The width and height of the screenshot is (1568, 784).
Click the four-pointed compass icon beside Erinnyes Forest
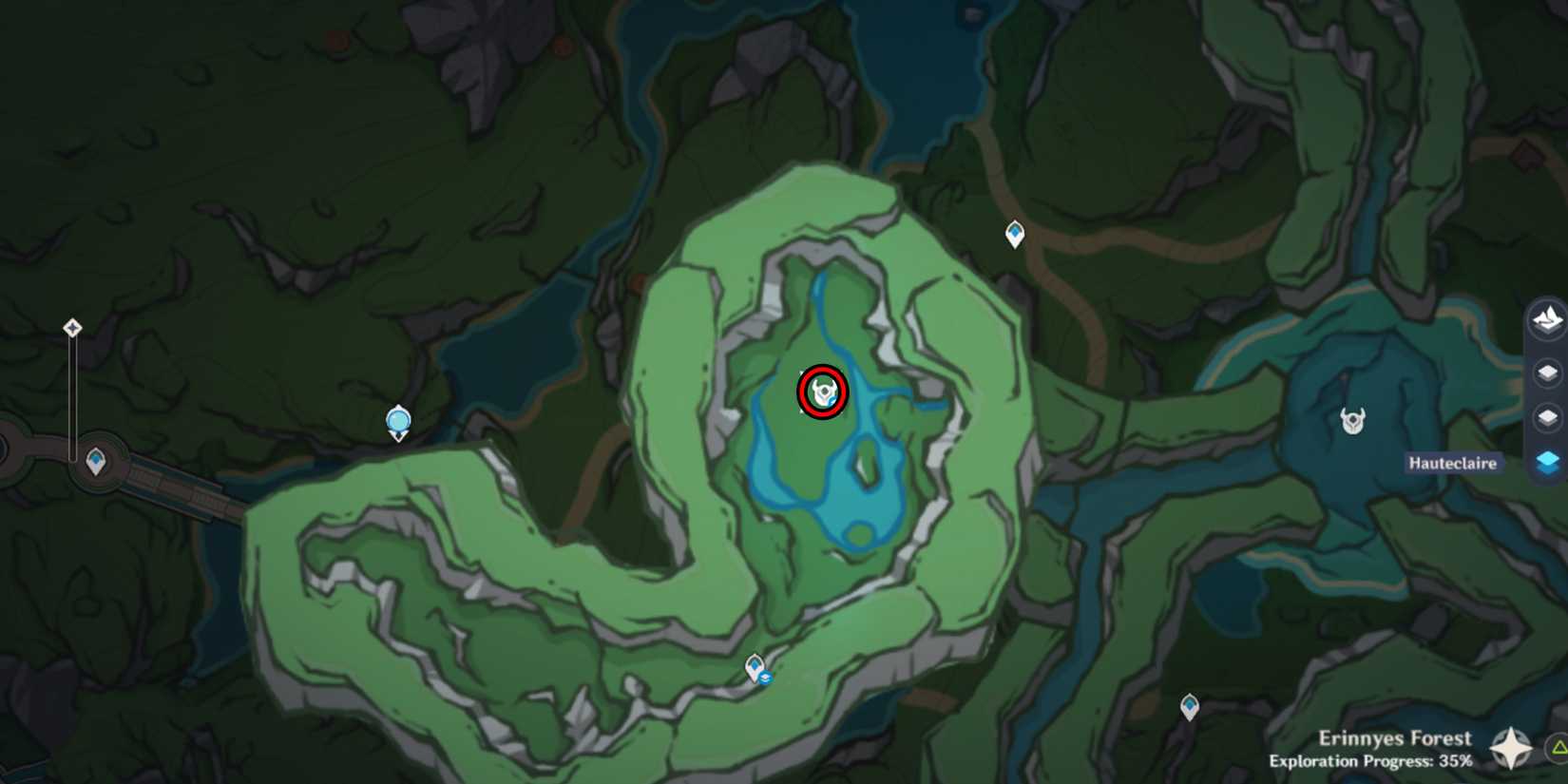[1510, 746]
